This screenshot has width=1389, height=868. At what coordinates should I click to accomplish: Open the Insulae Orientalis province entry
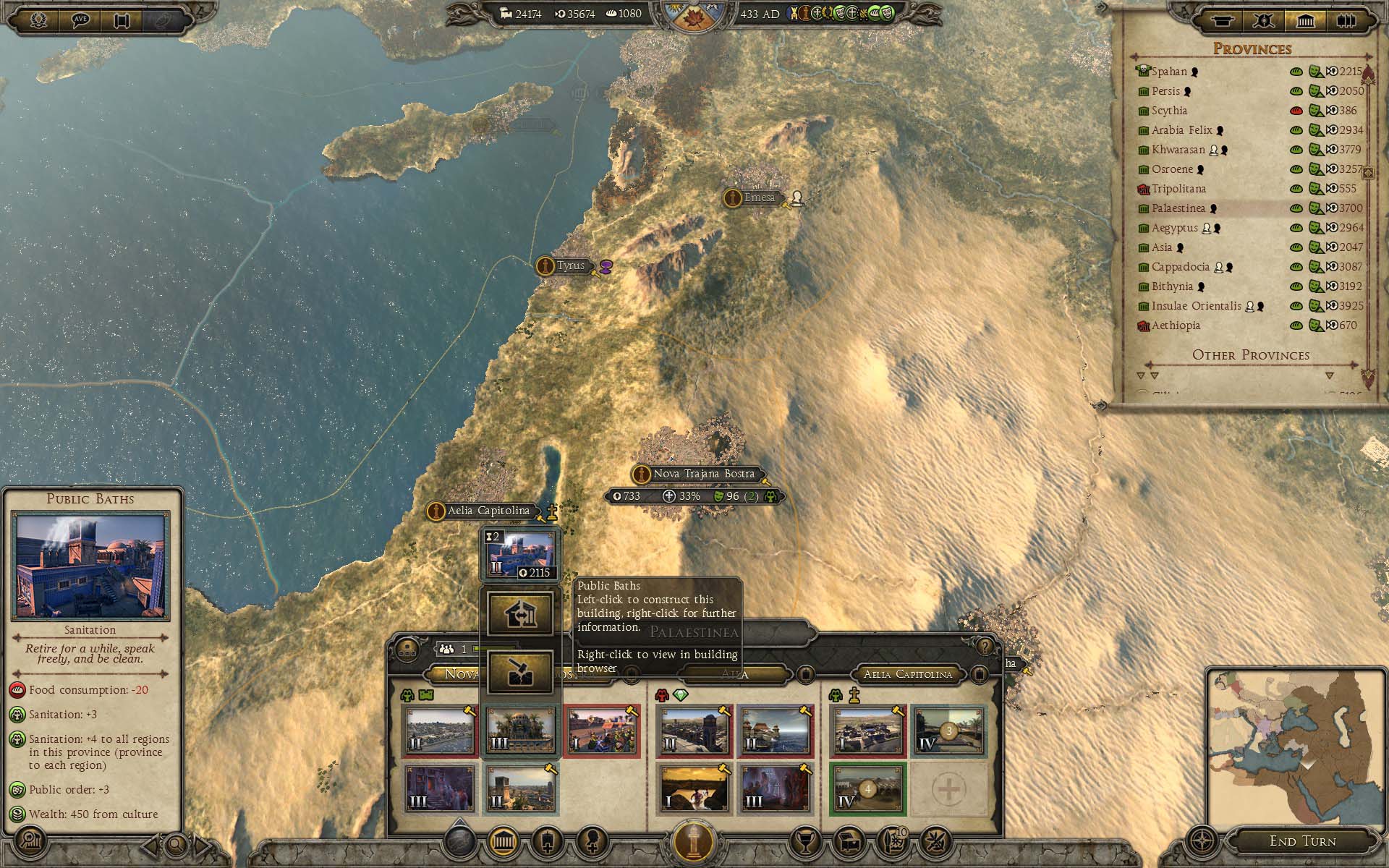[x=1196, y=306]
